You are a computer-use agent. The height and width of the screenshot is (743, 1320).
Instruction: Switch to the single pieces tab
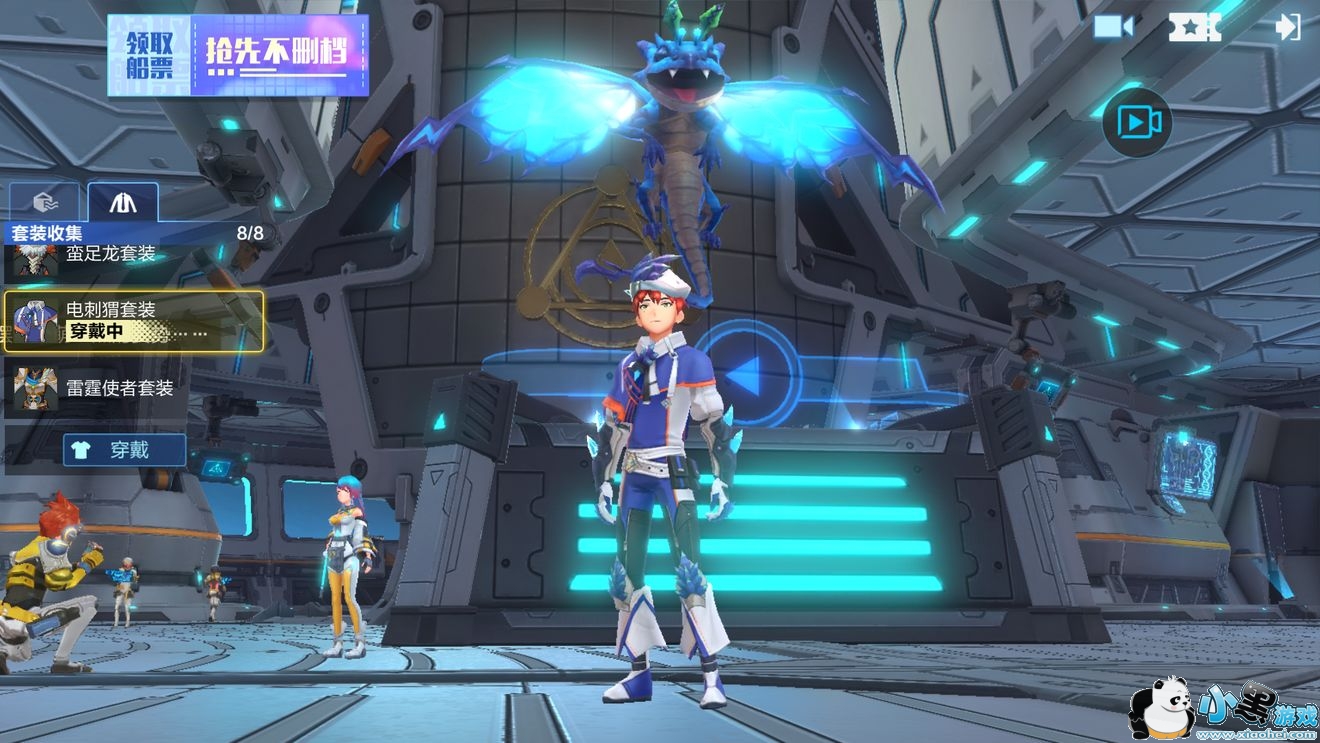(x=44, y=202)
